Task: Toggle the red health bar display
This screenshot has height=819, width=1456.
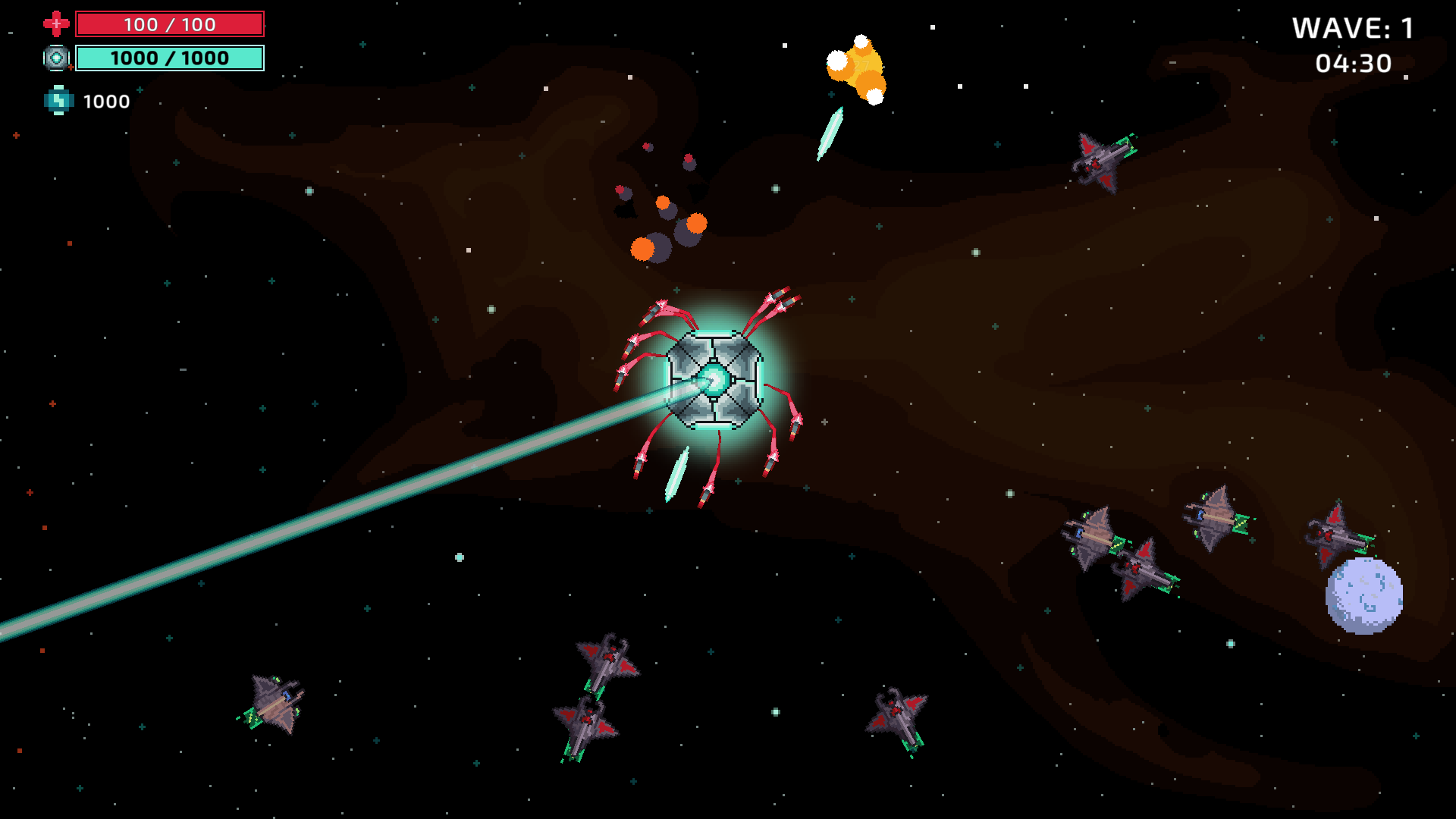Action: coord(170,24)
